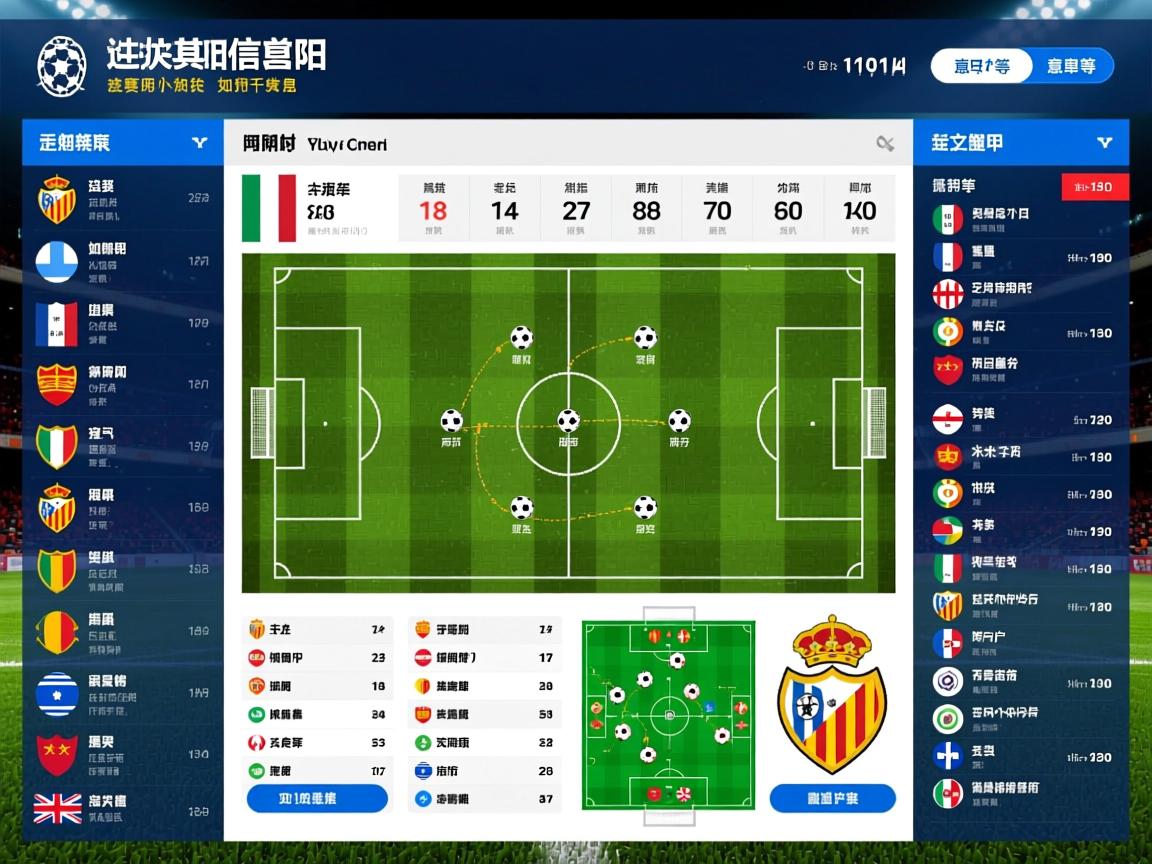Choose the stat tile showing 88

(x=646, y=208)
